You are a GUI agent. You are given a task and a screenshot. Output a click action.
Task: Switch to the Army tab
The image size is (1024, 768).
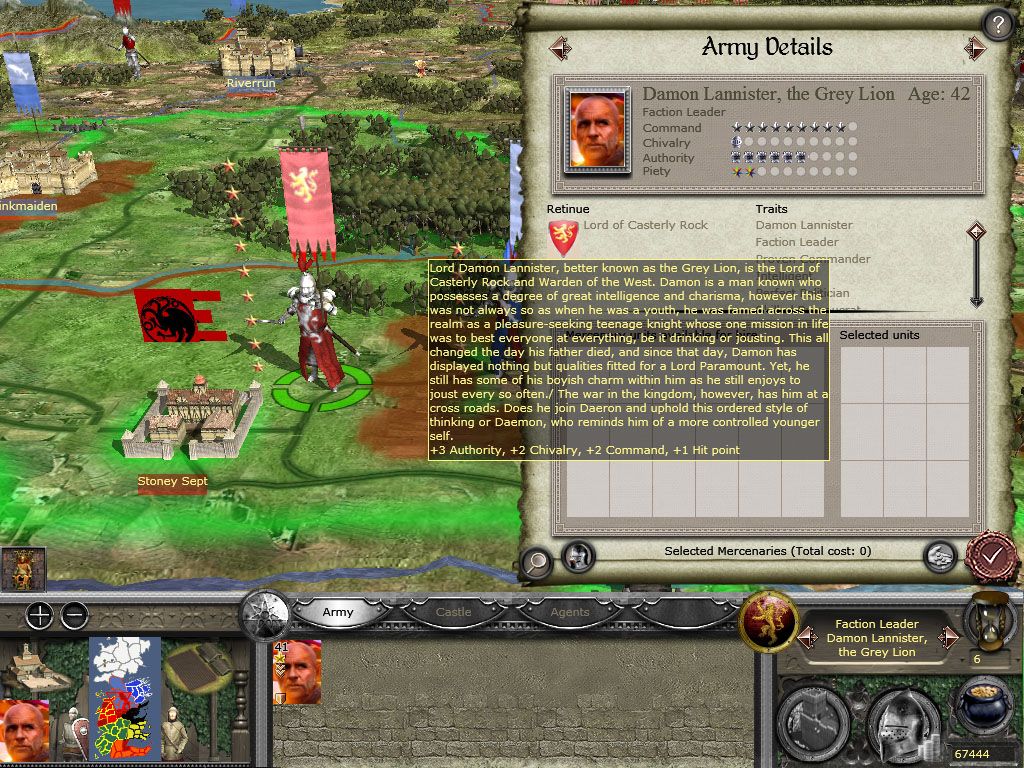coord(338,612)
